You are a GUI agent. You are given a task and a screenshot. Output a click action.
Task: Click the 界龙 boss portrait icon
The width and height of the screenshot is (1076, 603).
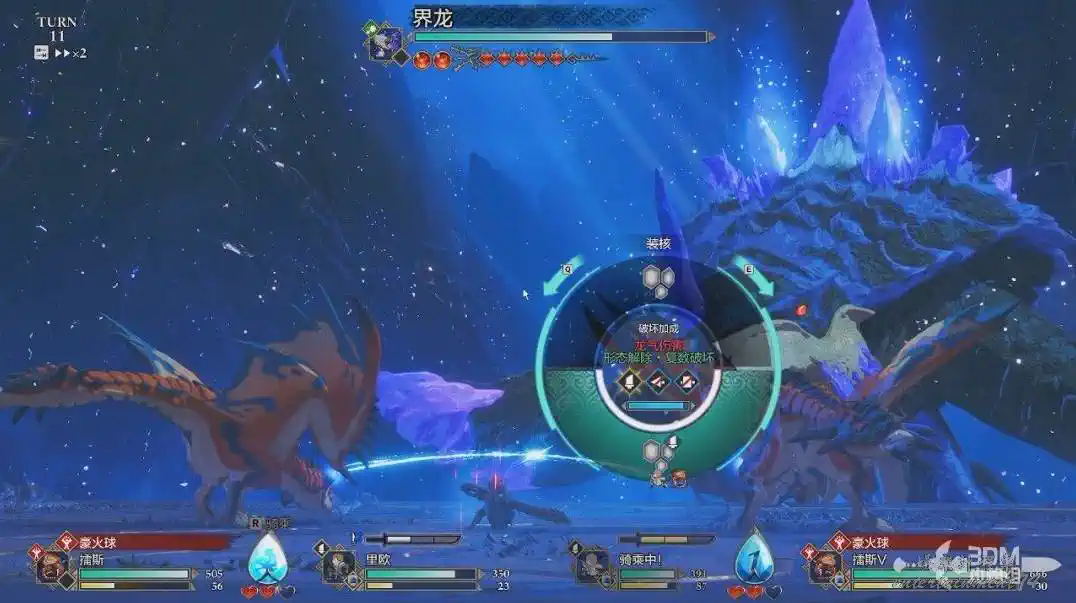[x=385, y=44]
